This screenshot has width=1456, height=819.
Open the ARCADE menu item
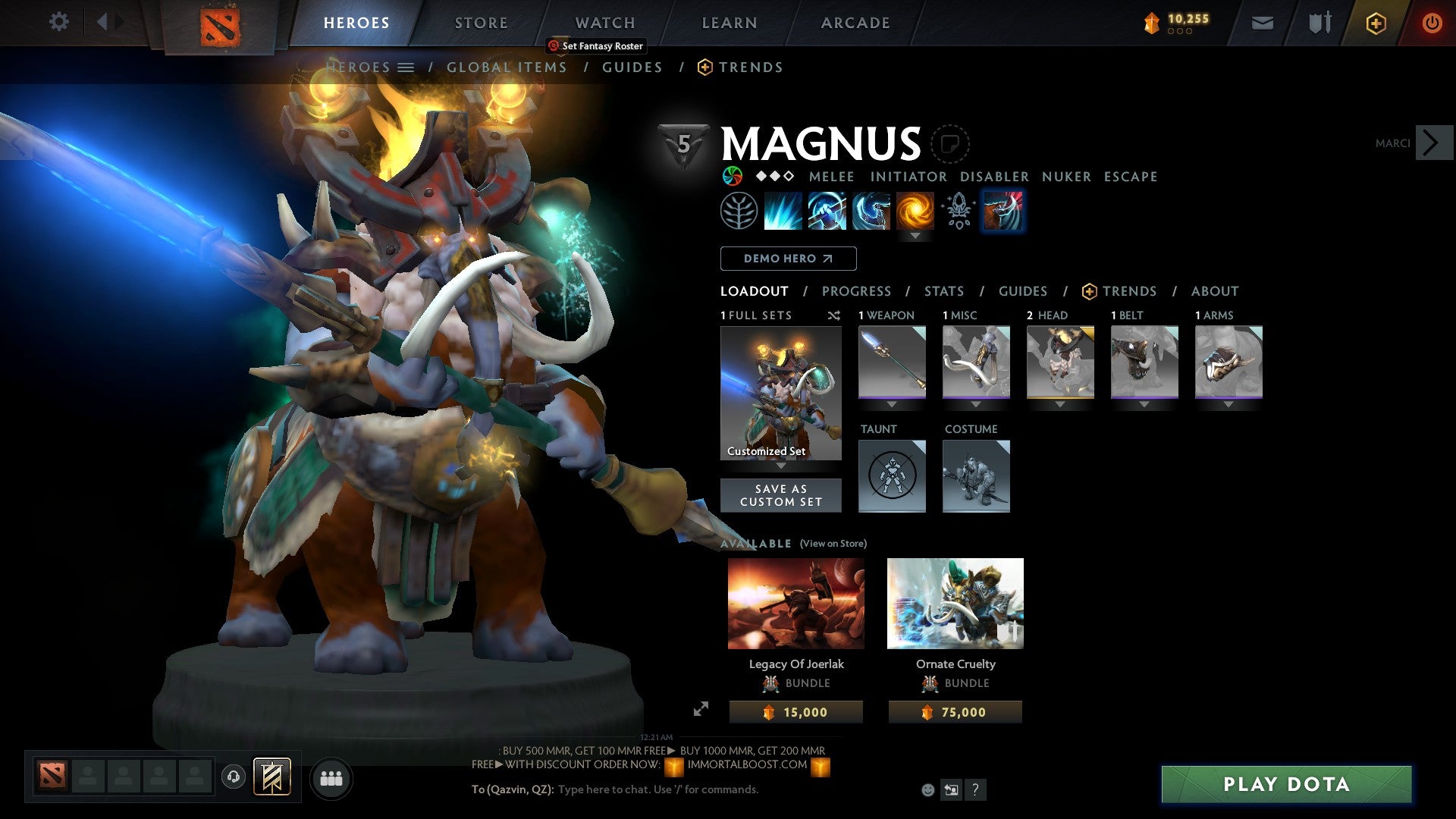pos(855,23)
